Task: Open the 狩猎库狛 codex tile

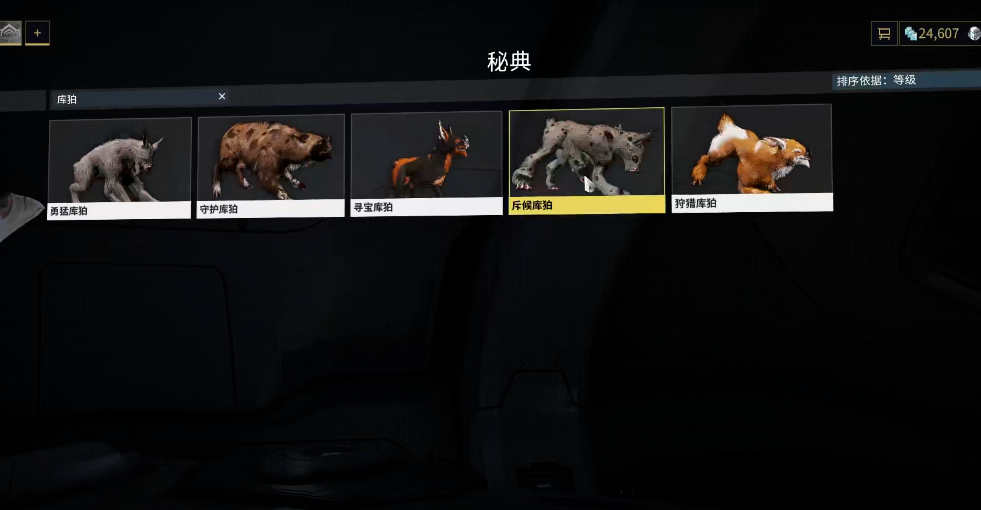Action: point(751,157)
